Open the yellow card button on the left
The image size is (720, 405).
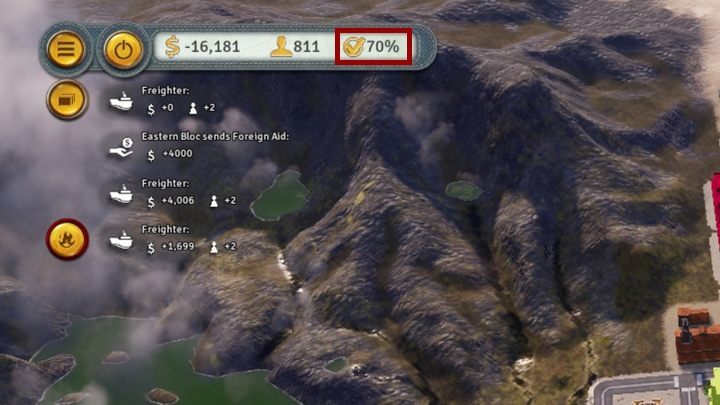tap(67, 100)
